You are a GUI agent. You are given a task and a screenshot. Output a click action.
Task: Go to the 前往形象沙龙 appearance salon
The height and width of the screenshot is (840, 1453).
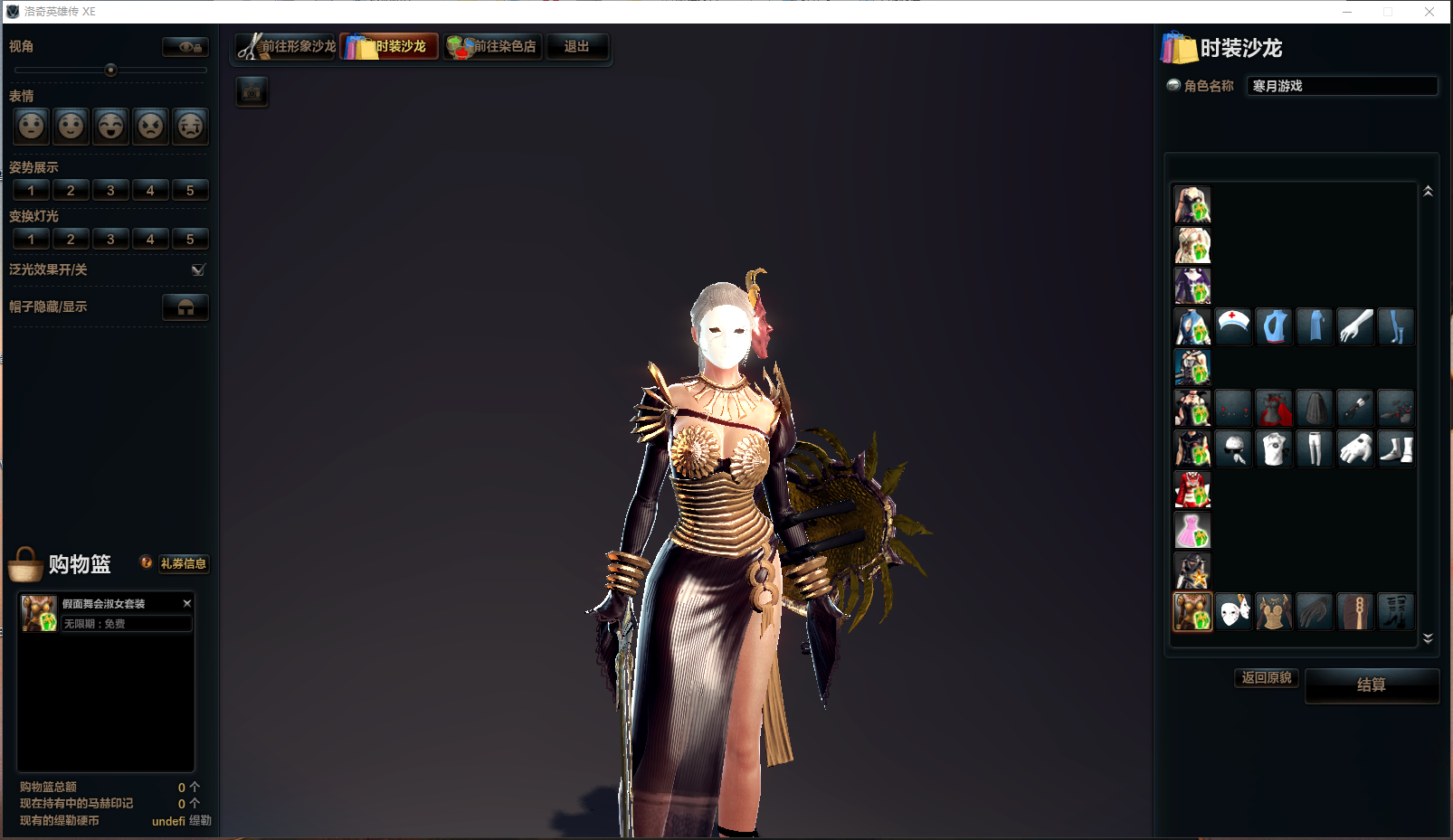287,47
